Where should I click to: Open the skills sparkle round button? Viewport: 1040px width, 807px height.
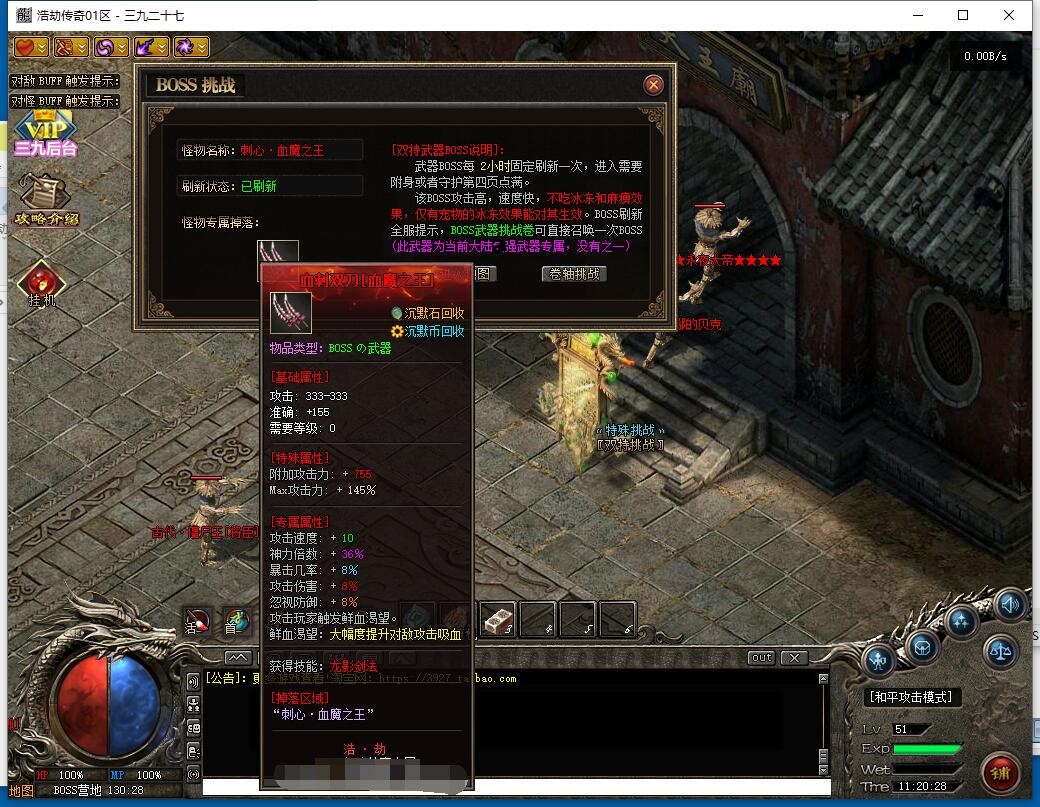click(x=964, y=620)
